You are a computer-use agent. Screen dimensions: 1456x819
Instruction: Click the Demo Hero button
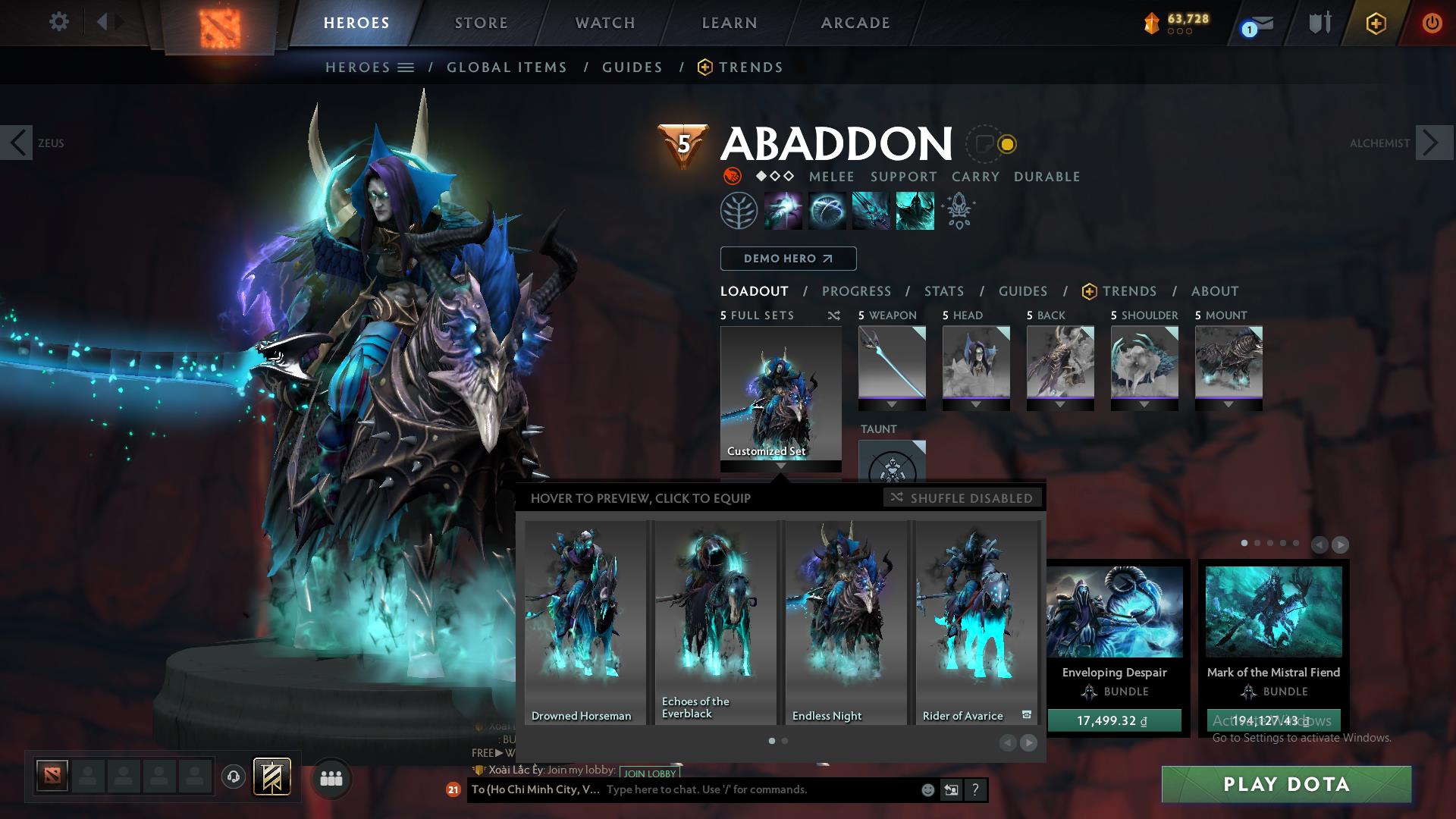(x=787, y=259)
